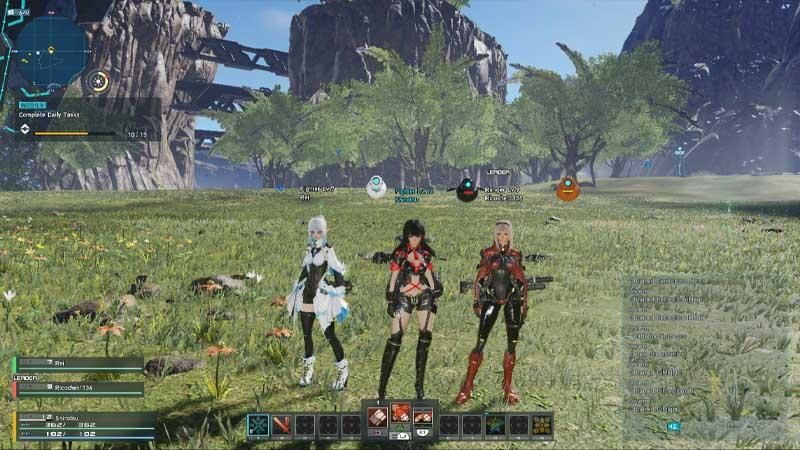Select the ring gauge icon beside minimap
This screenshot has width=800, height=450.
click(x=97, y=81)
